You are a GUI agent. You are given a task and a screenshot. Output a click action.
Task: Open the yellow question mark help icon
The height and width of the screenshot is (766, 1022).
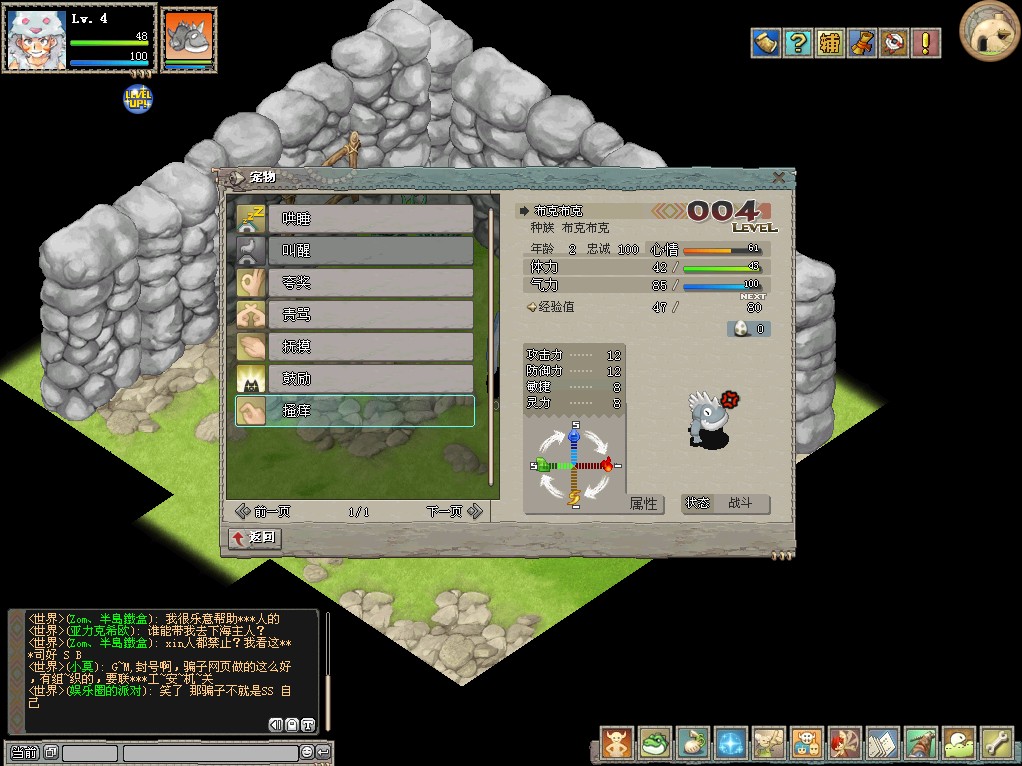point(797,43)
